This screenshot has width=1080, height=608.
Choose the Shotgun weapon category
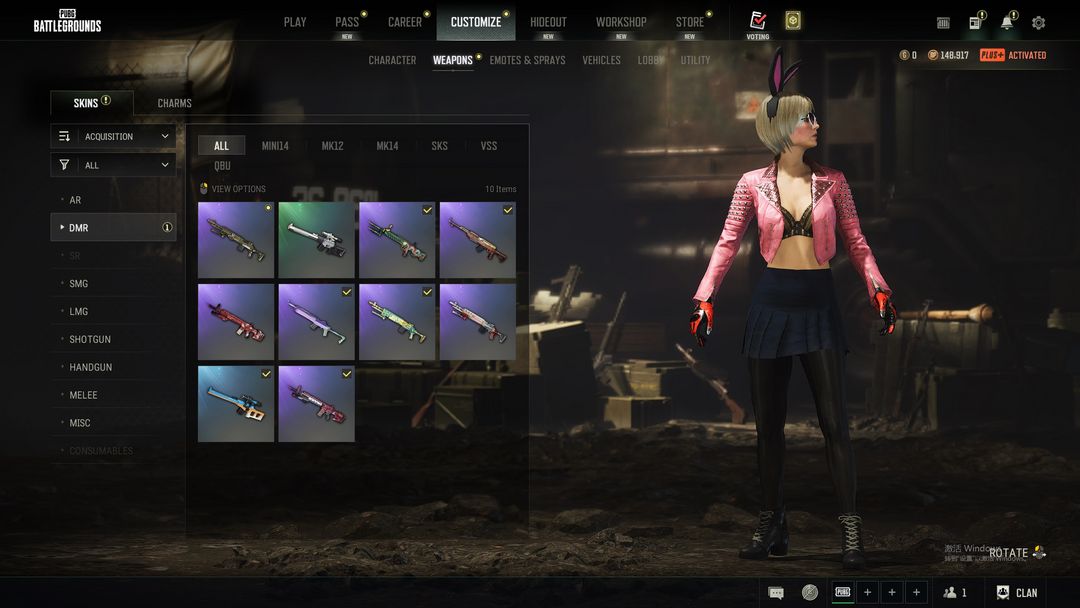(90, 339)
